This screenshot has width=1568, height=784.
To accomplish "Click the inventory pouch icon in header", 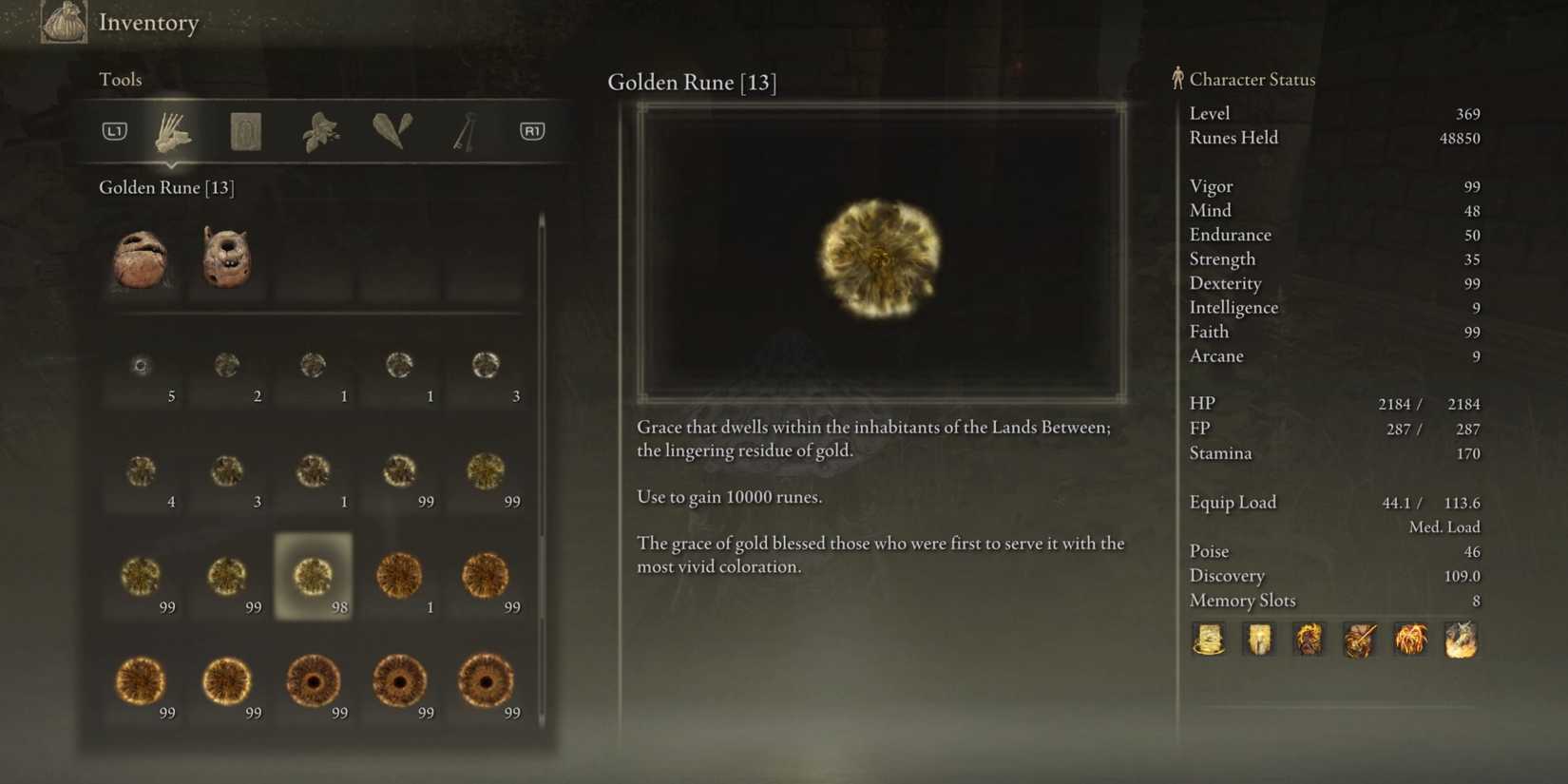I will click(62, 21).
